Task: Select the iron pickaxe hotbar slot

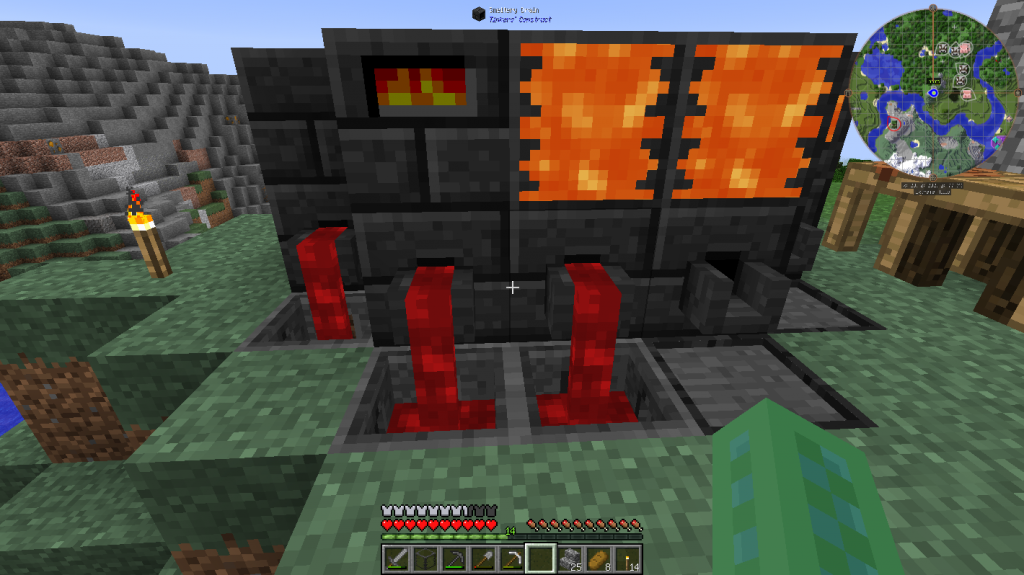Action: tap(511, 556)
